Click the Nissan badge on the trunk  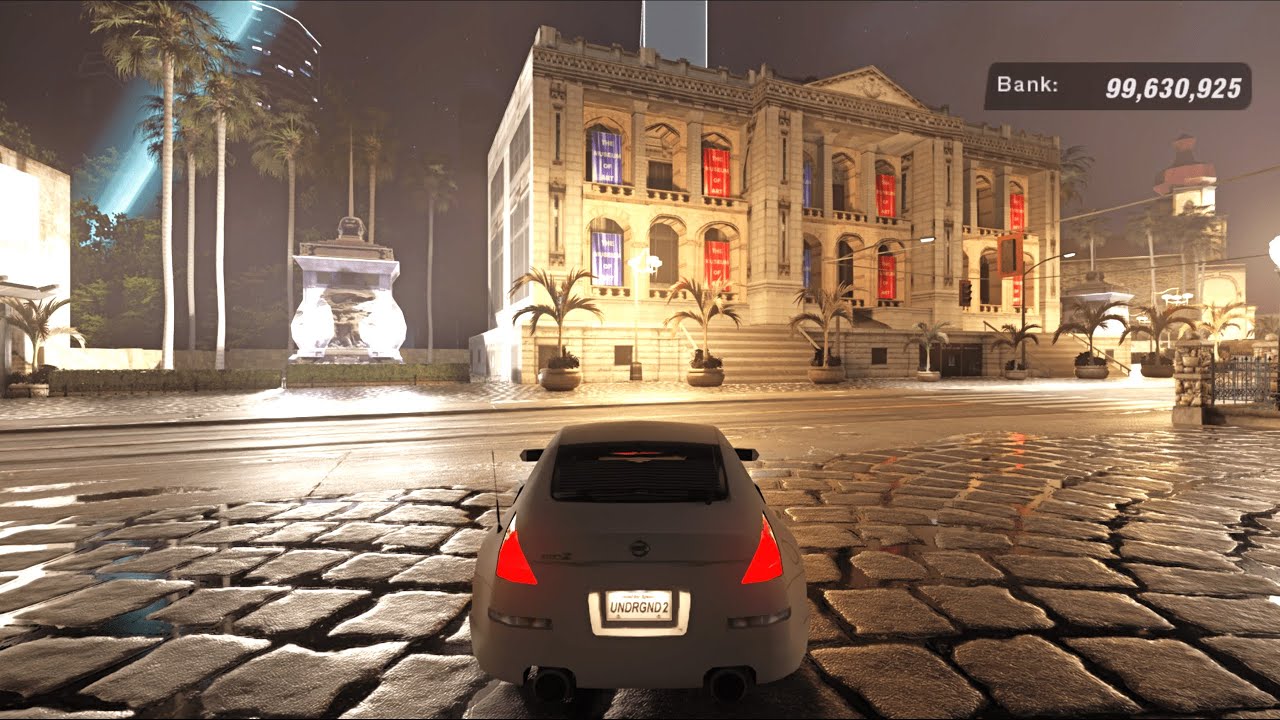point(638,549)
